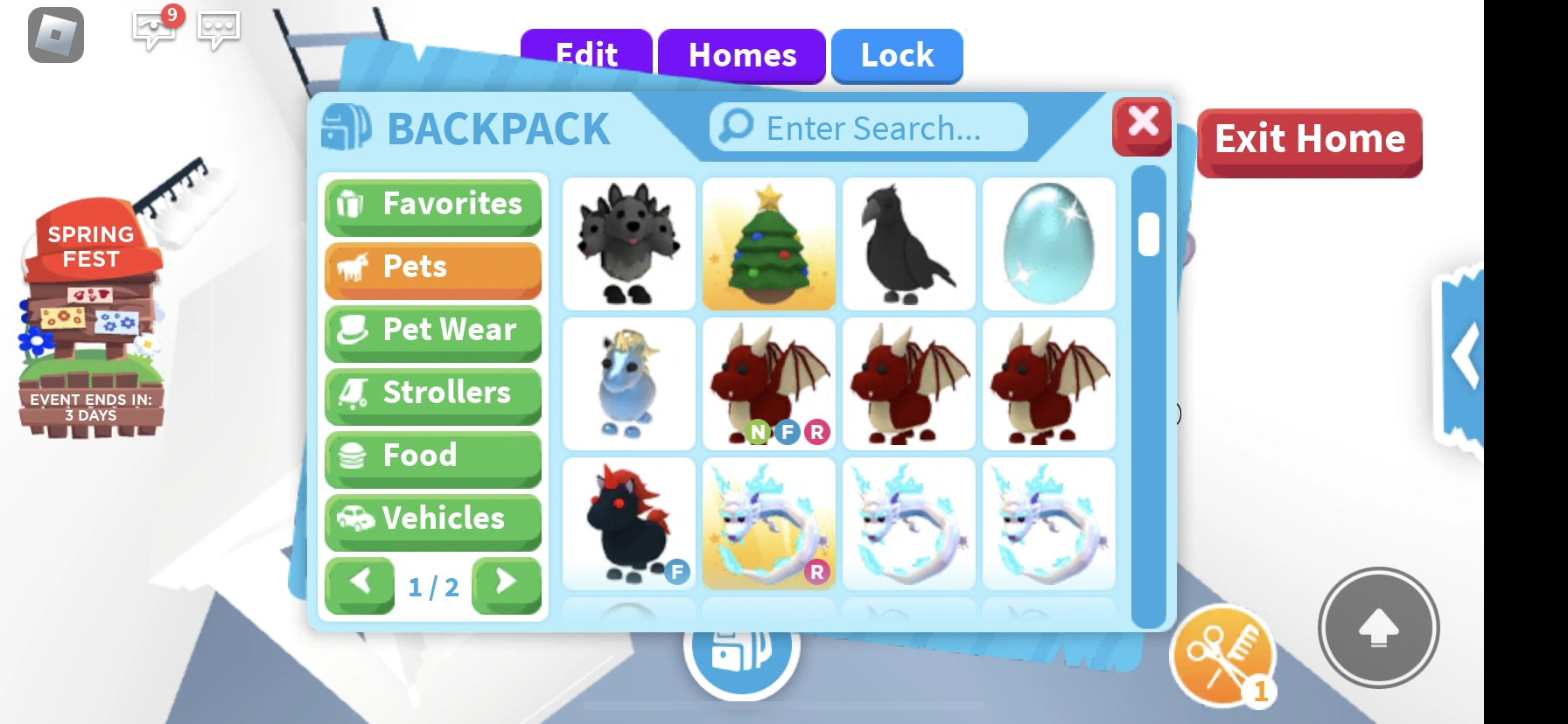The width and height of the screenshot is (1568, 724).
Task: Go back a page with the left arrow
Action: pyautogui.click(x=360, y=584)
